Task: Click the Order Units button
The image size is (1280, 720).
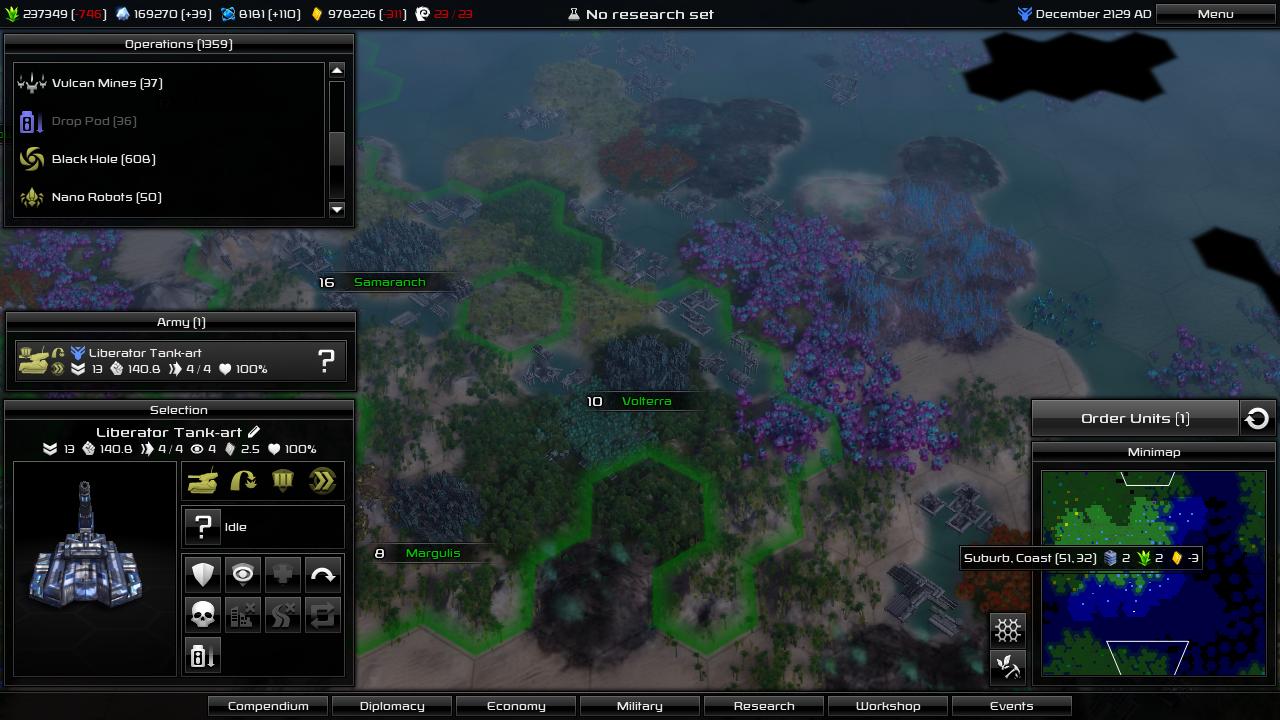Action: [1135, 418]
